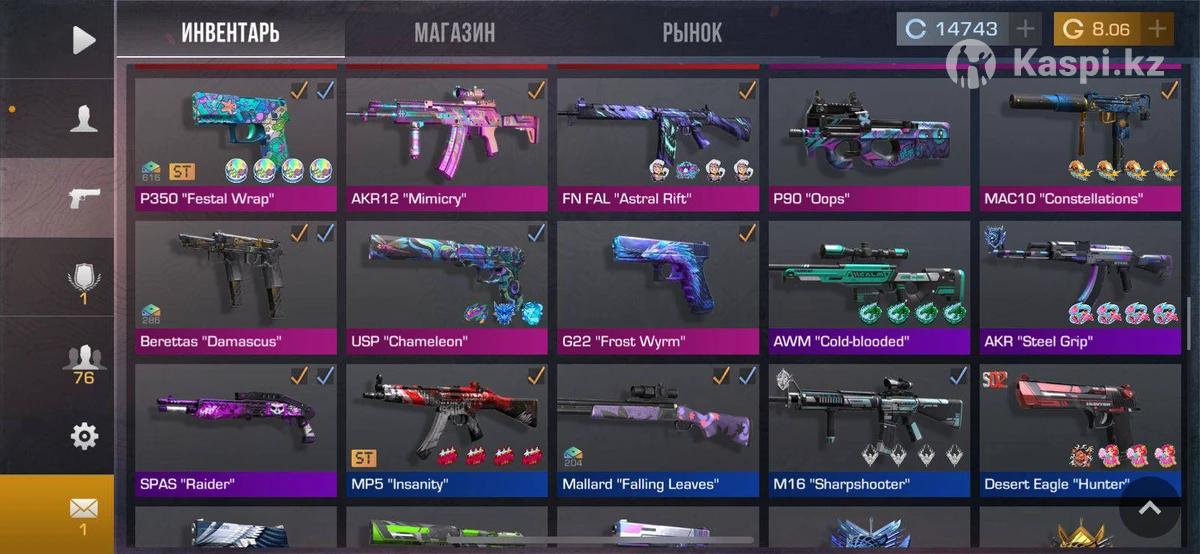Add more silver coins with the plus button
This screenshot has width=1200, height=554.
pyautogui.click(x=1026, y=29)
